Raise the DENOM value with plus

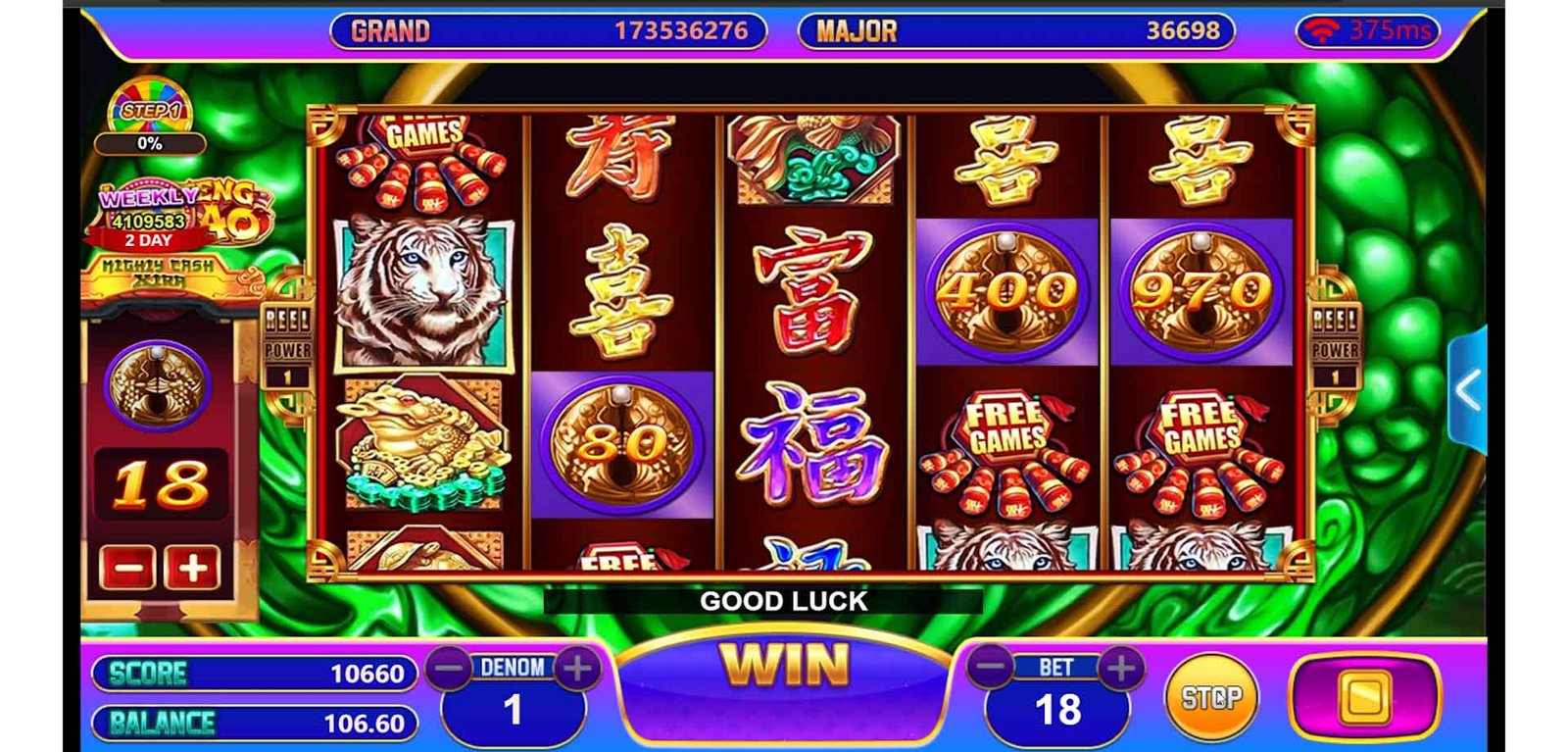pyautogui.click(x=577, y=668)
